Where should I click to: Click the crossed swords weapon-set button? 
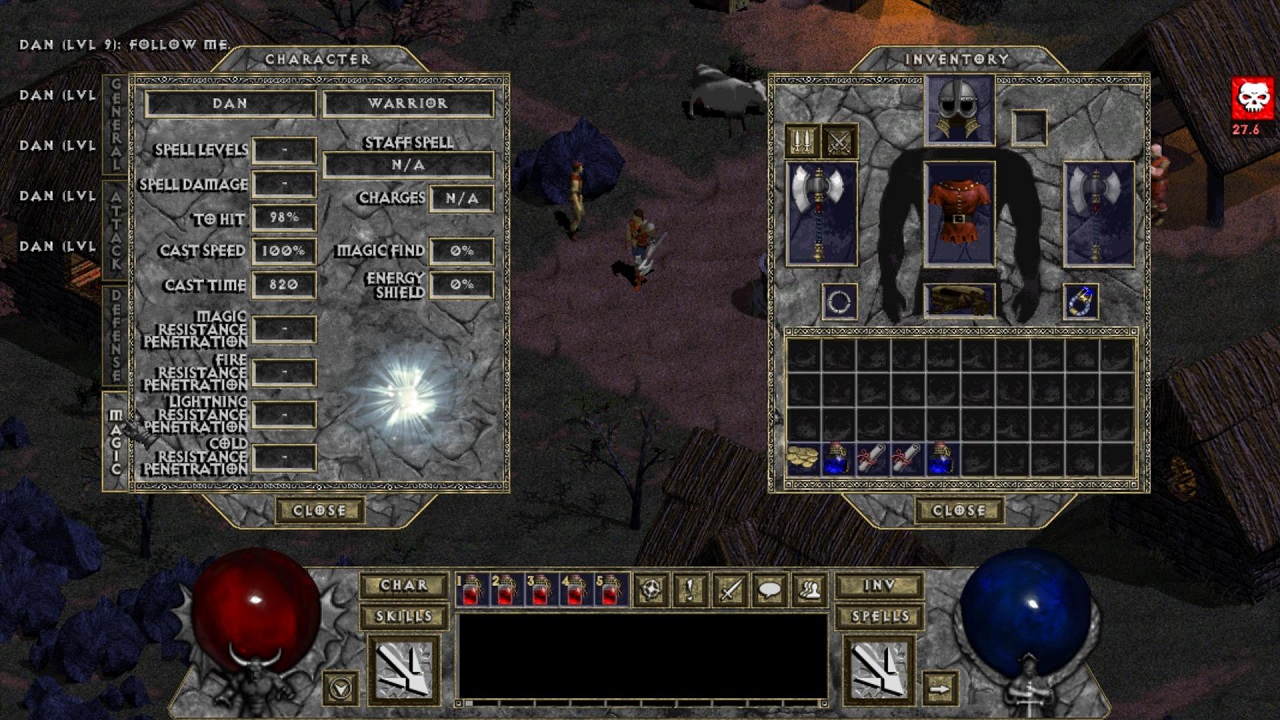pyautogui.click(x=839, y=141)
